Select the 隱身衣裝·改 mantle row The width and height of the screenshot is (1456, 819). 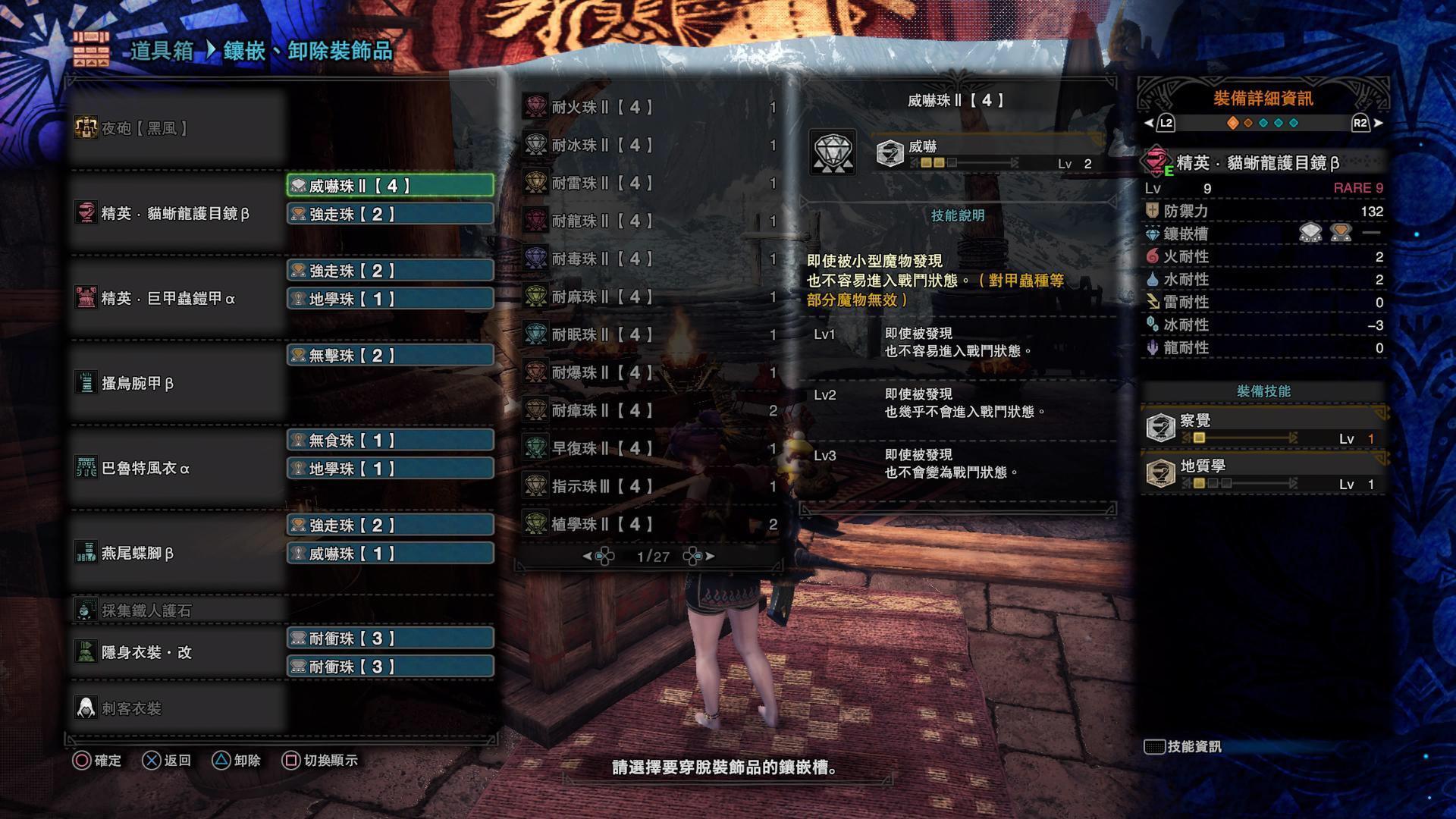[176, 652]
